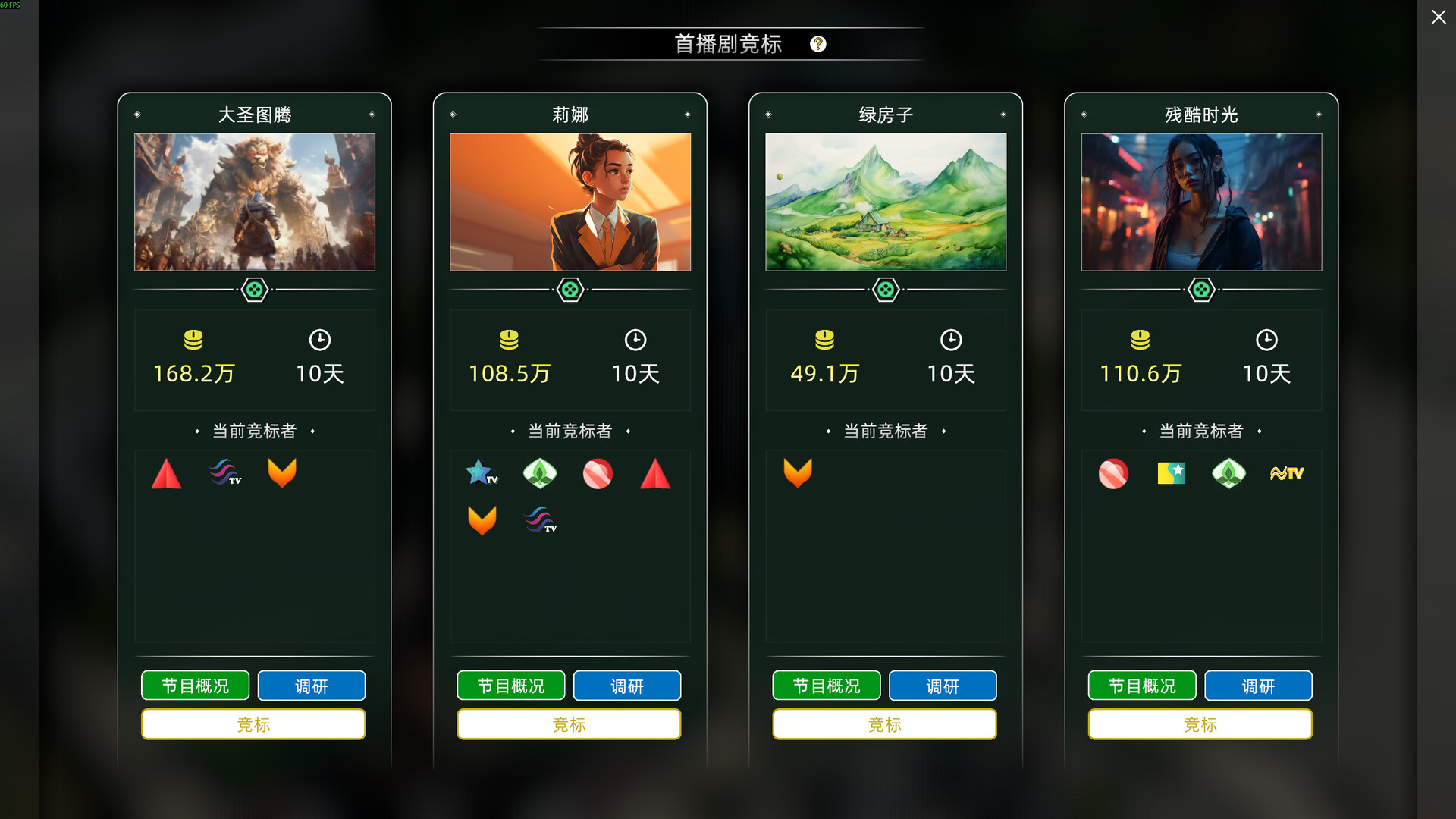Screen dimensions: 1456x819
Task: Open 节目概况 for 残酷时光
Action: (1141, 685)
